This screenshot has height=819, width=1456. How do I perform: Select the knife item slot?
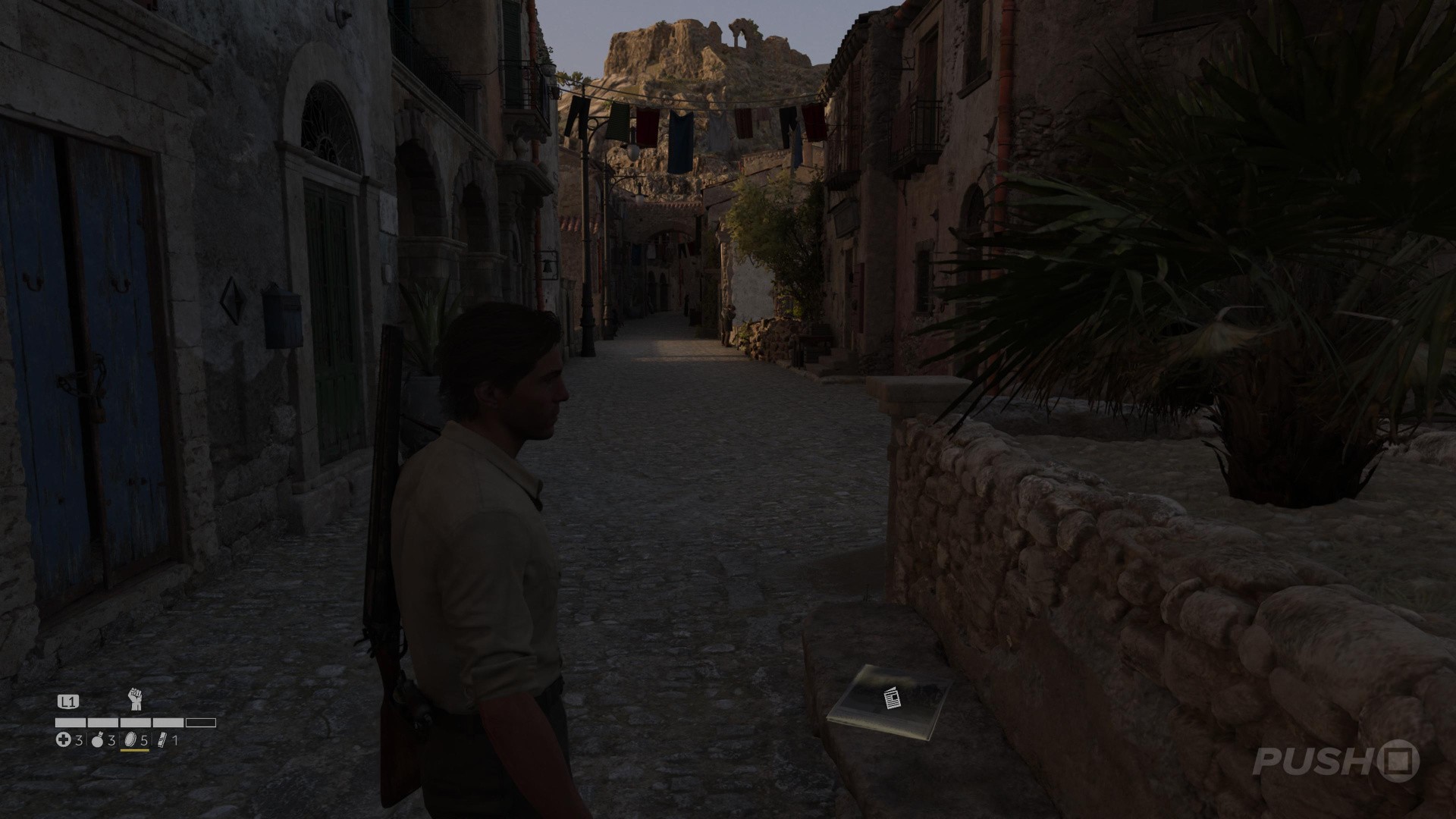[x=162, y=740]
